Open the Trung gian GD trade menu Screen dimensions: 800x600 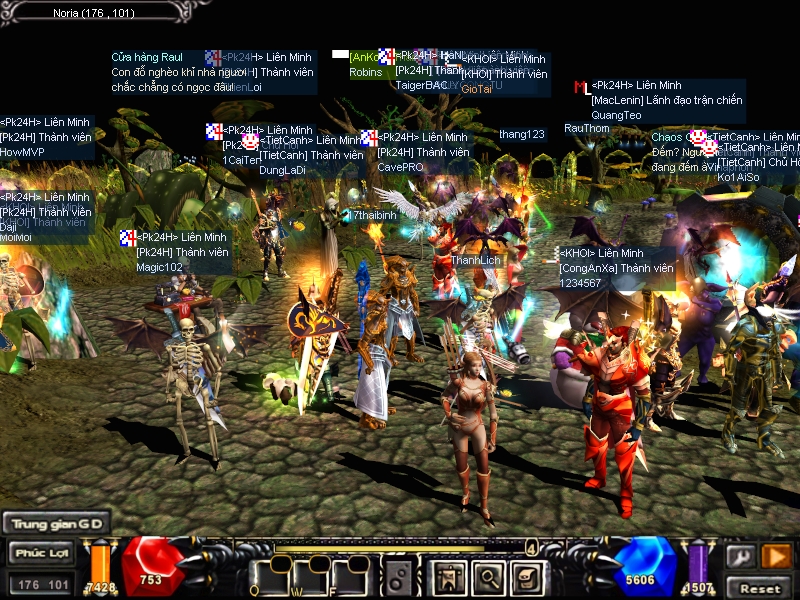[x=55, y=523]
